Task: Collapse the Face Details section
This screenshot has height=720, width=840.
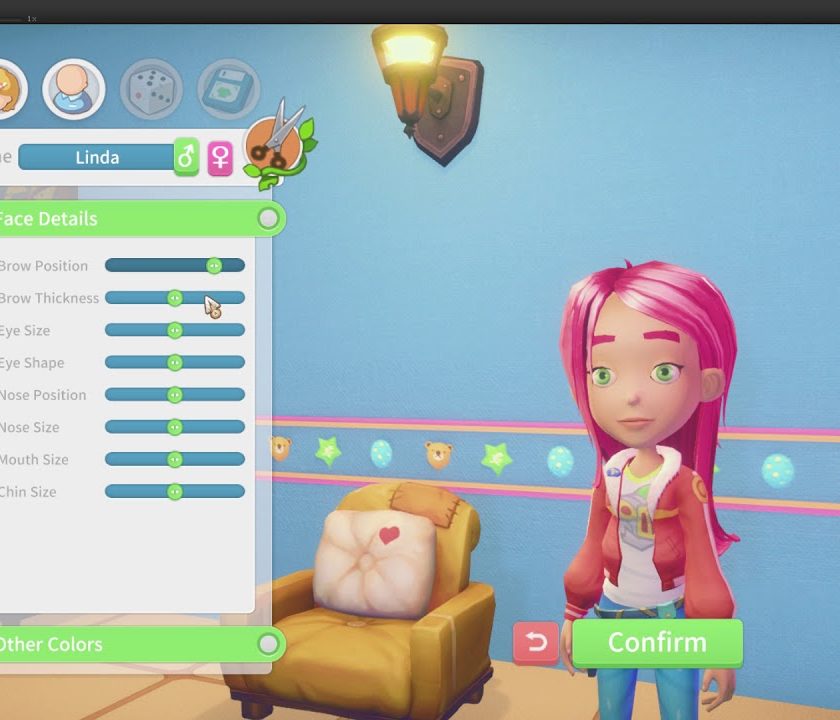Action: (x=268, y=218)
